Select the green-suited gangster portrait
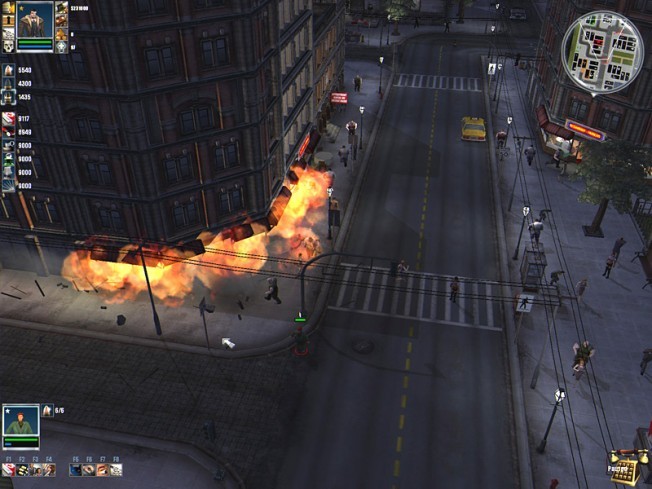The width and height of the screenshot is (652, 489). (20, 421)
